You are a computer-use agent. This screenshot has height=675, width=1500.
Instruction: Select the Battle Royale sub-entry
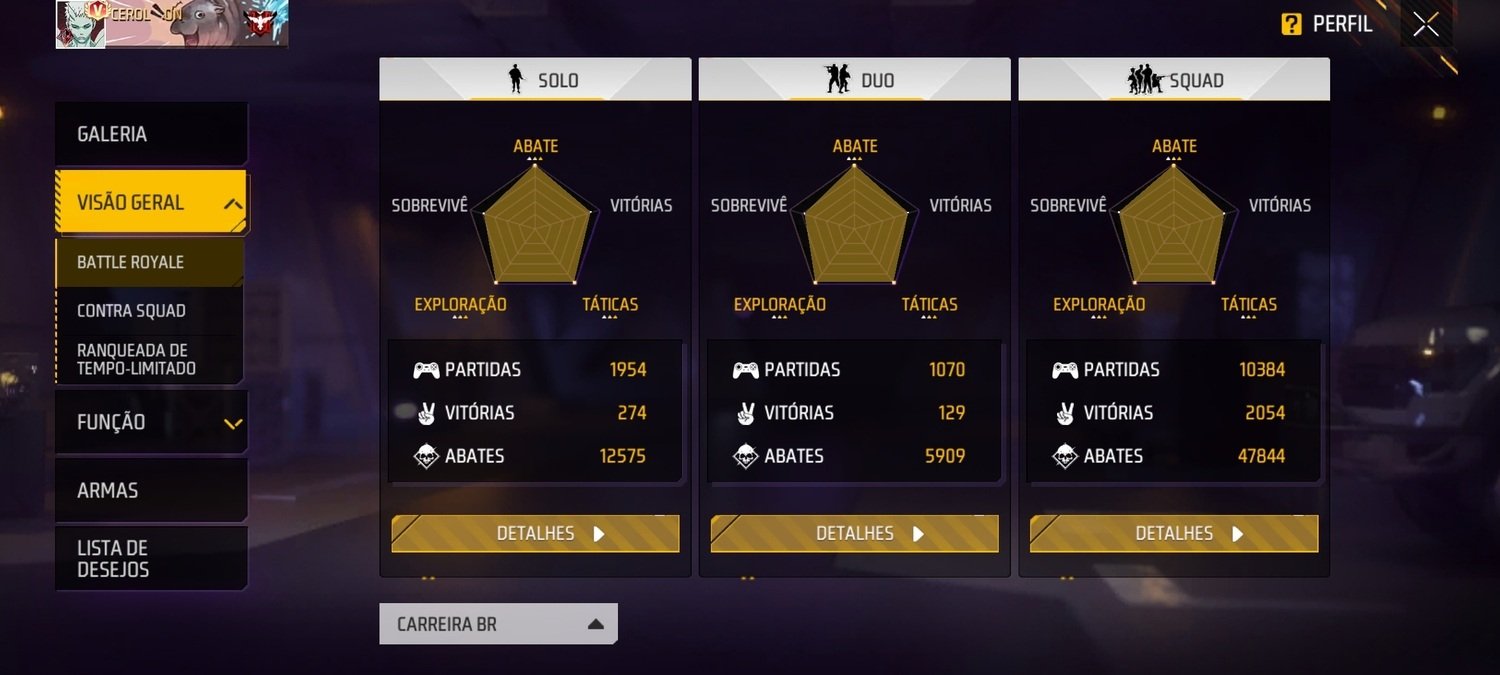150,262
